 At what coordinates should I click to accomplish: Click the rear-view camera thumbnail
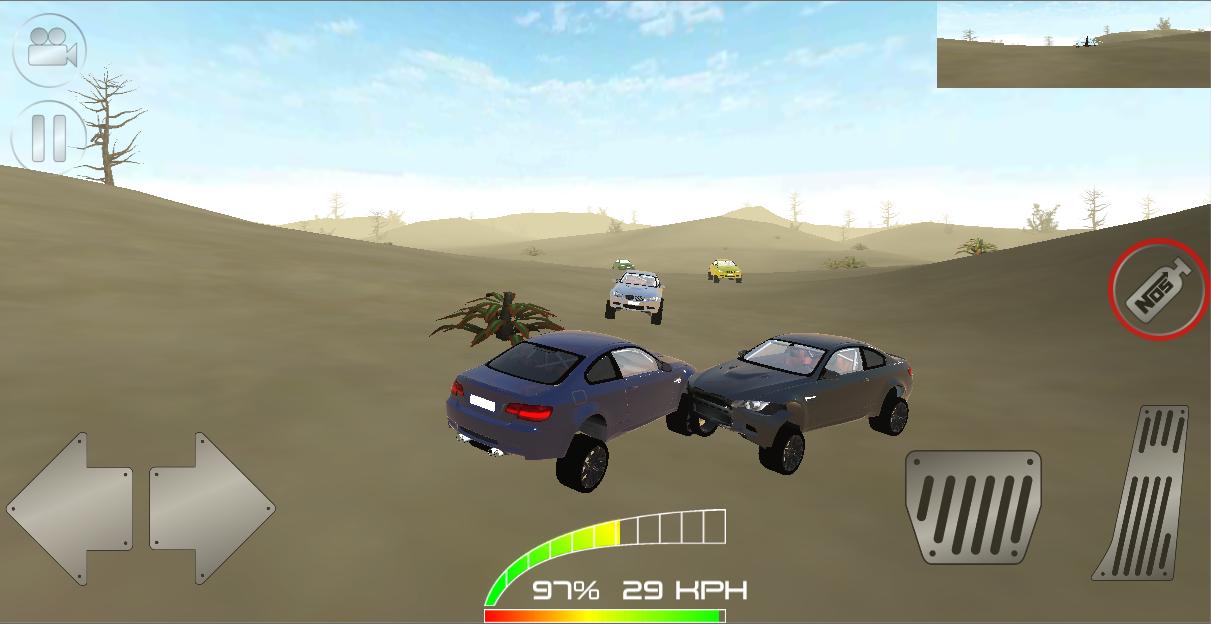(x=1073, y=45)
